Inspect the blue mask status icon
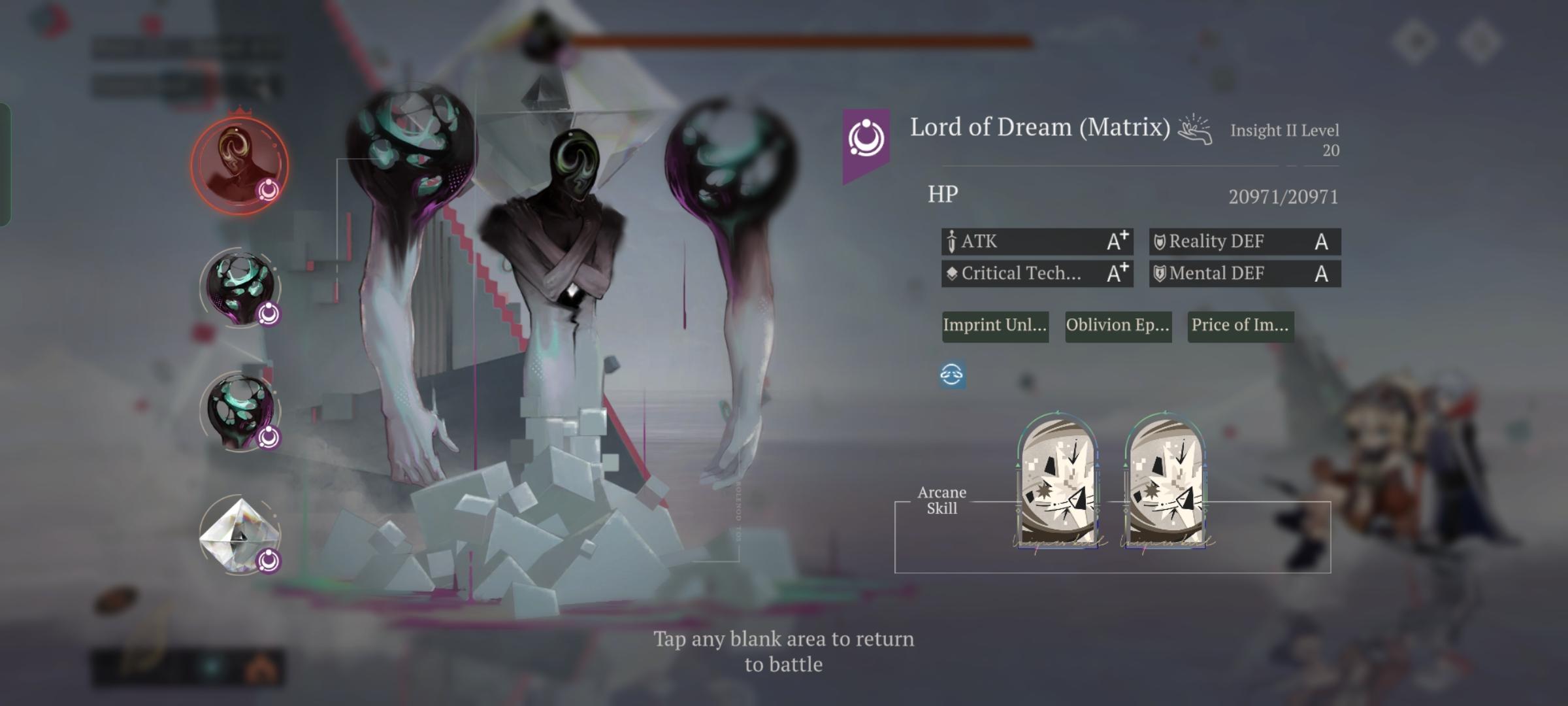 (x=951, y=375)
